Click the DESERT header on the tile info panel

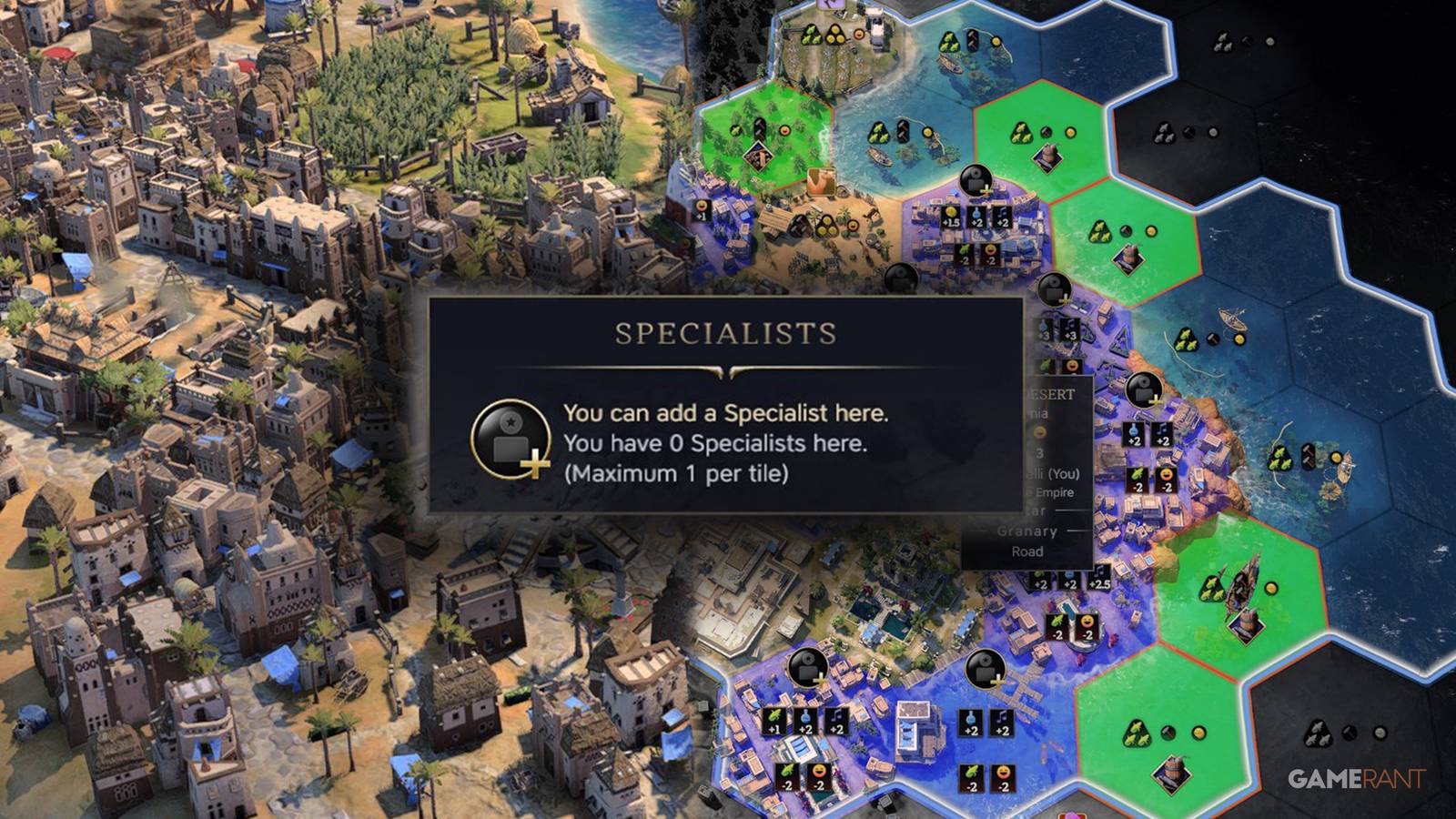point(1049,393)
